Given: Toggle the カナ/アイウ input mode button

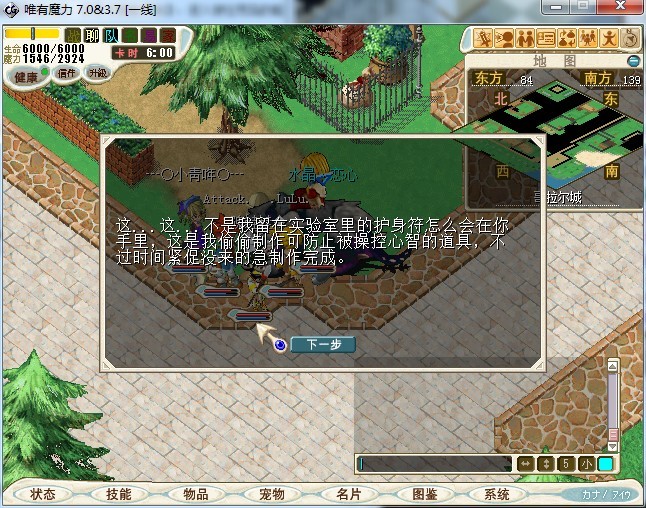Looking at the screenshot, I should [605, 494].
